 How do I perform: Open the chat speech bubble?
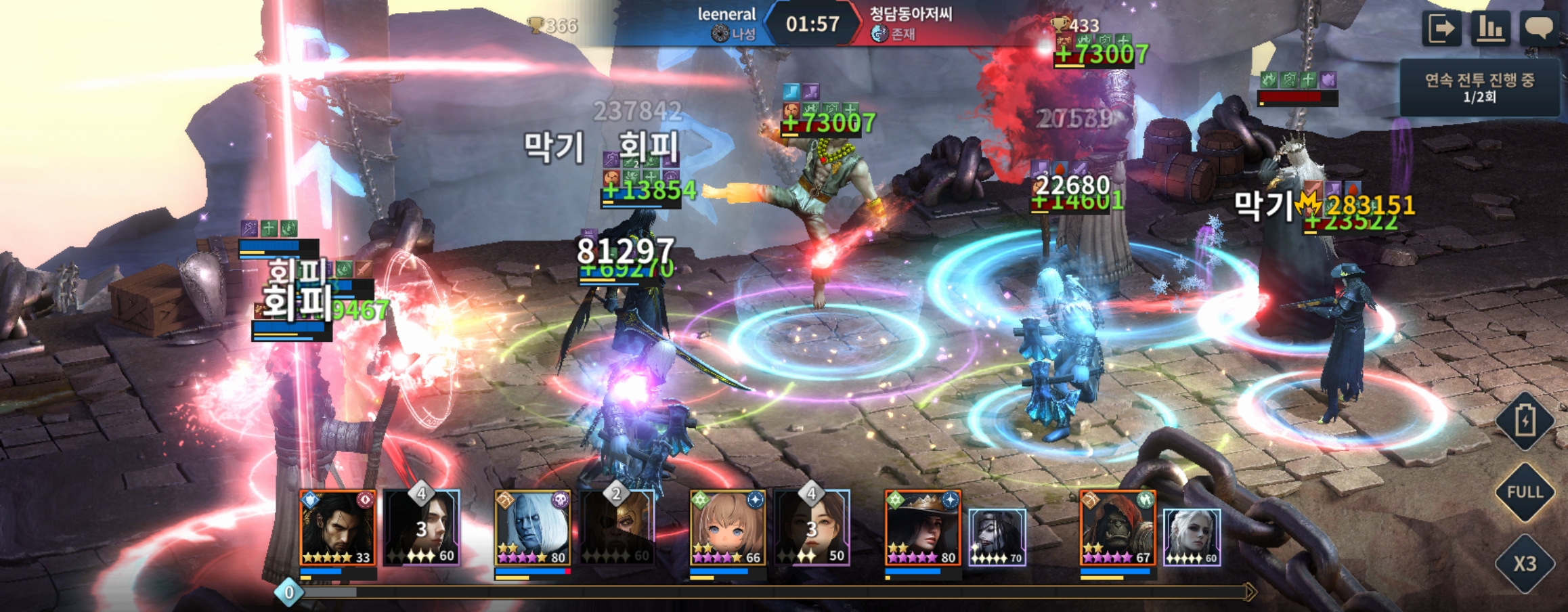[x=1538, y=28]
